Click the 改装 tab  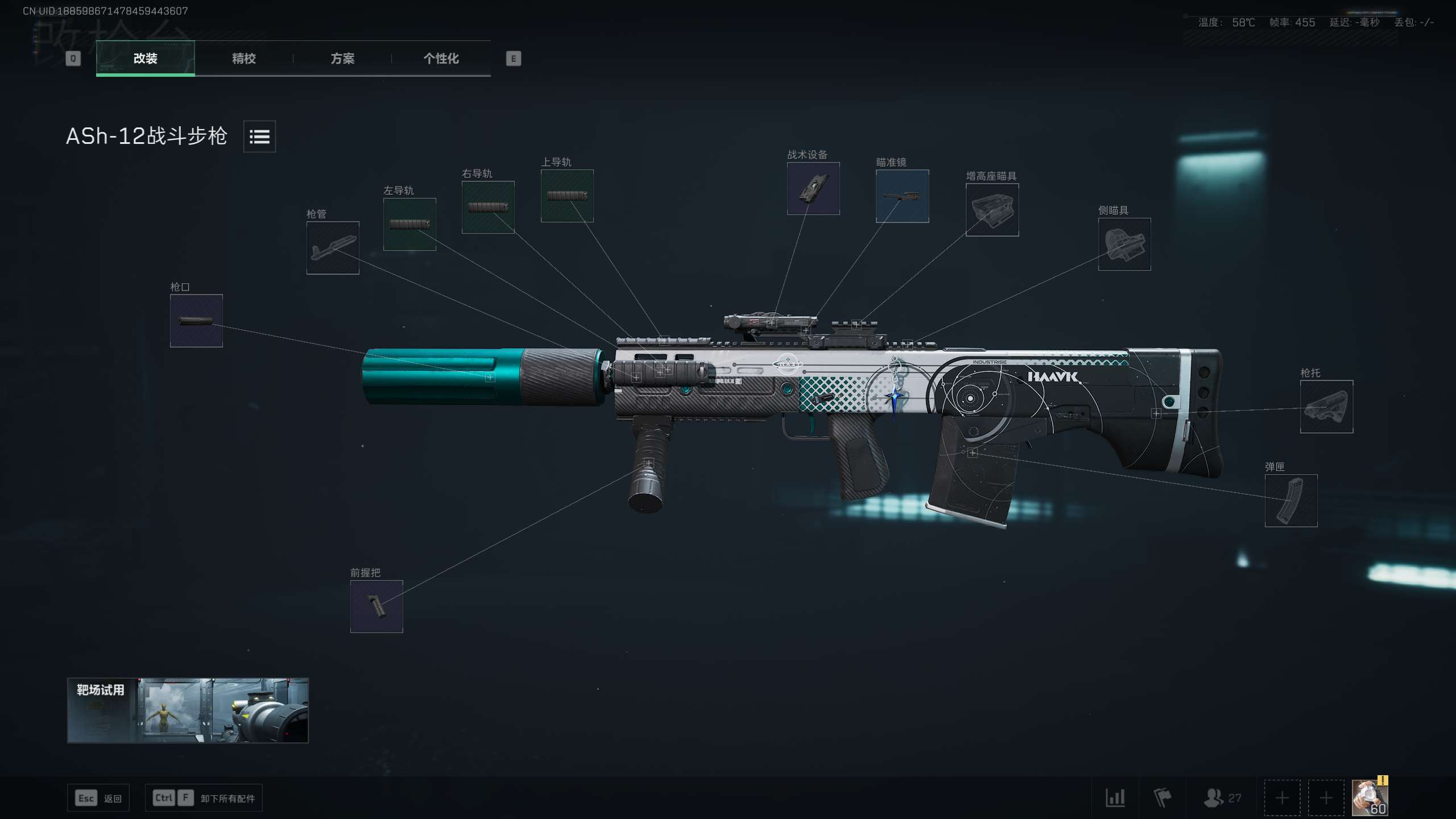(x=146, y=58)
